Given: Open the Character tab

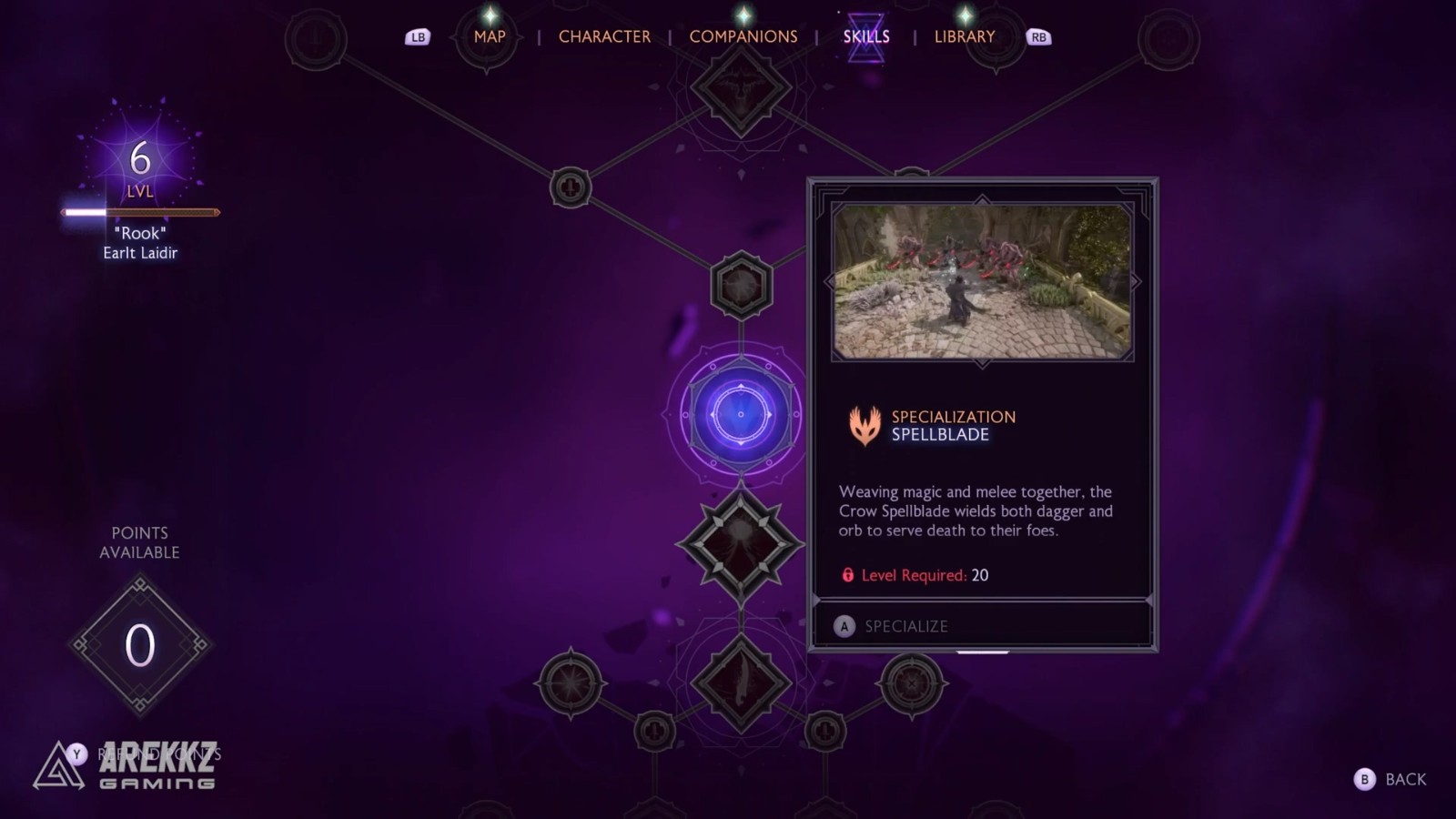Looking at the screenshot, I should point(604,36).
